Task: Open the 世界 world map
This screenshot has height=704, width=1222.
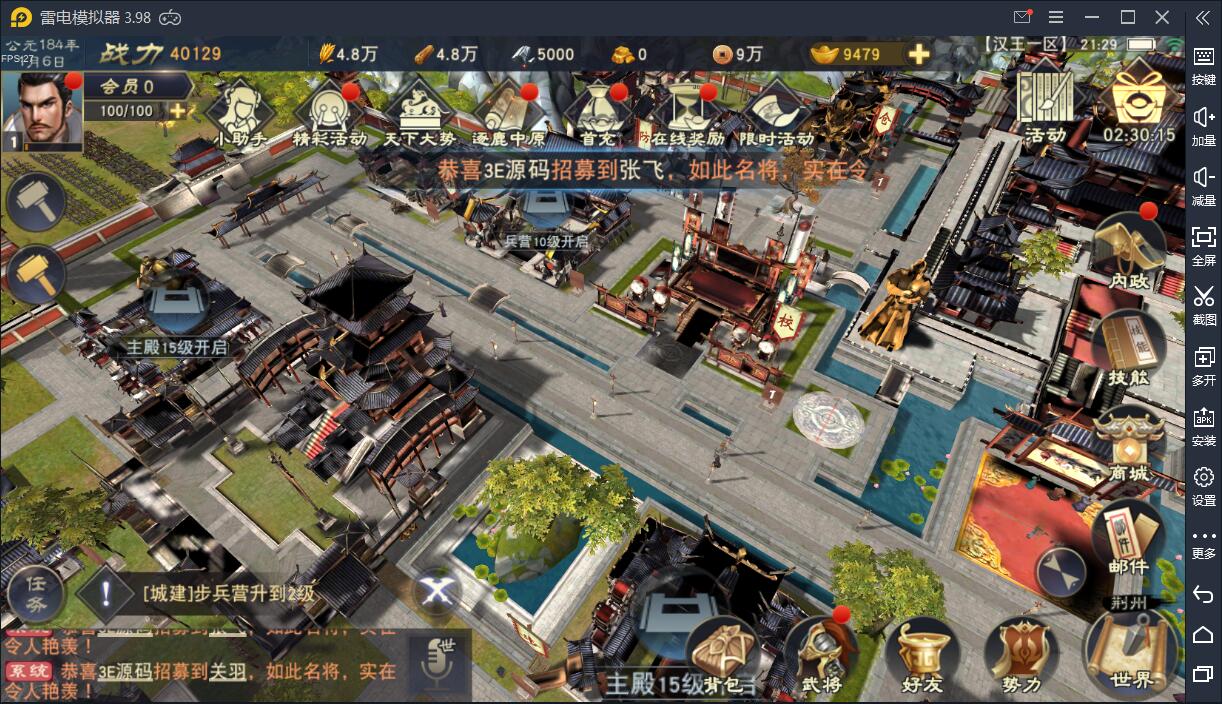Action: (1131, 650)
